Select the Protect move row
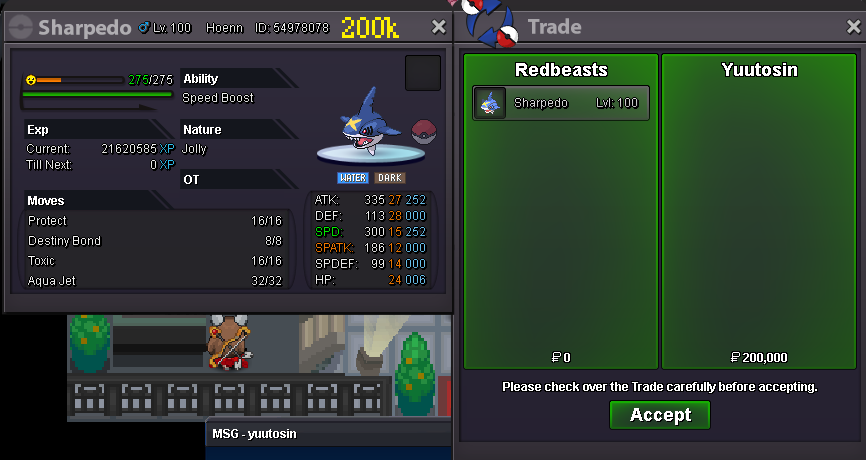Image resolution: width=866 pixels, height=460 pixels. [155, 220]
